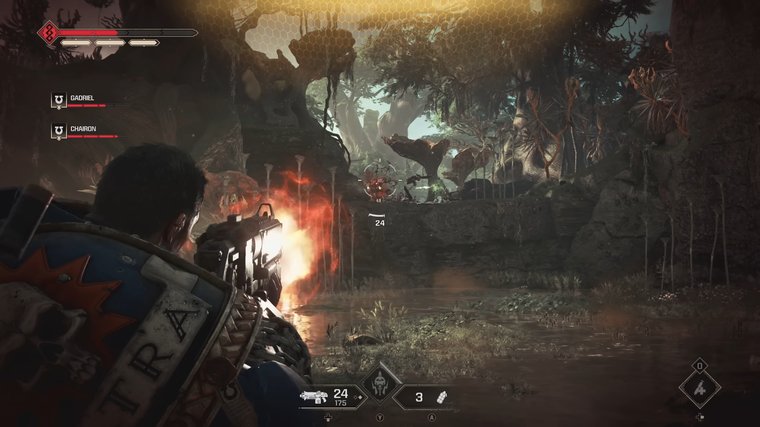Click the red diamond player emblem

(46, 35)
